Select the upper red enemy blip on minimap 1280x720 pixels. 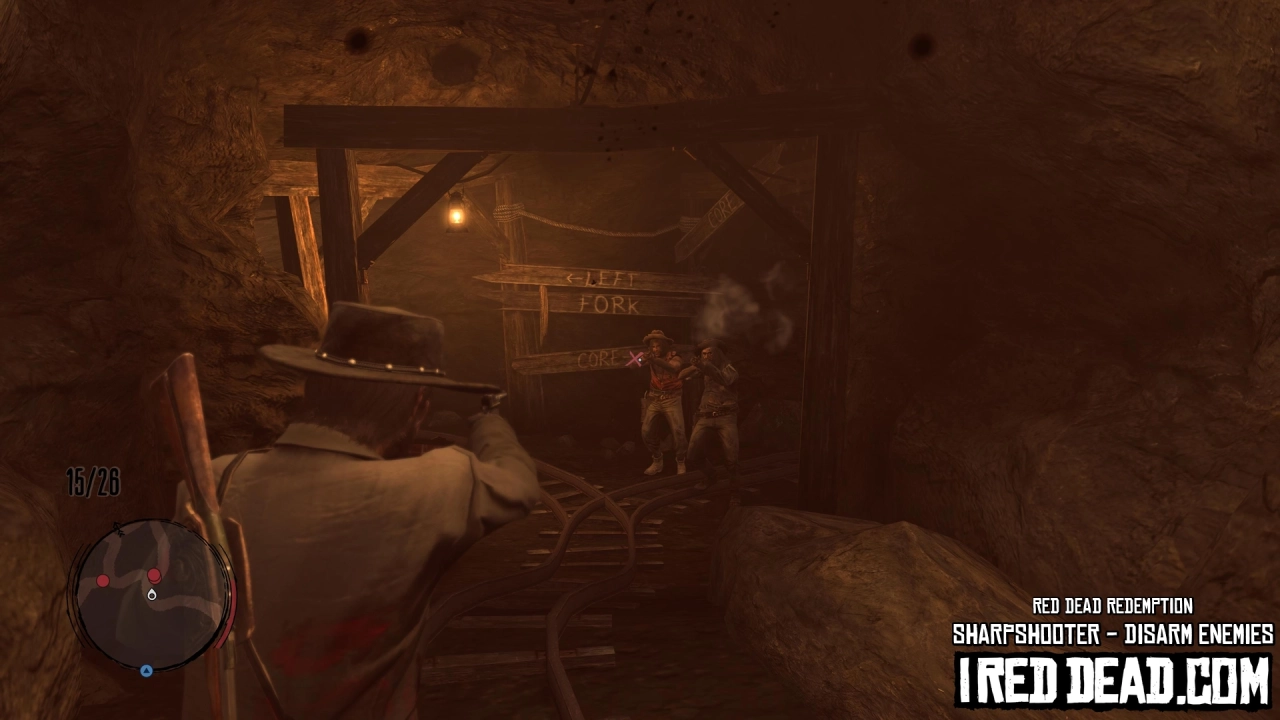154,575
